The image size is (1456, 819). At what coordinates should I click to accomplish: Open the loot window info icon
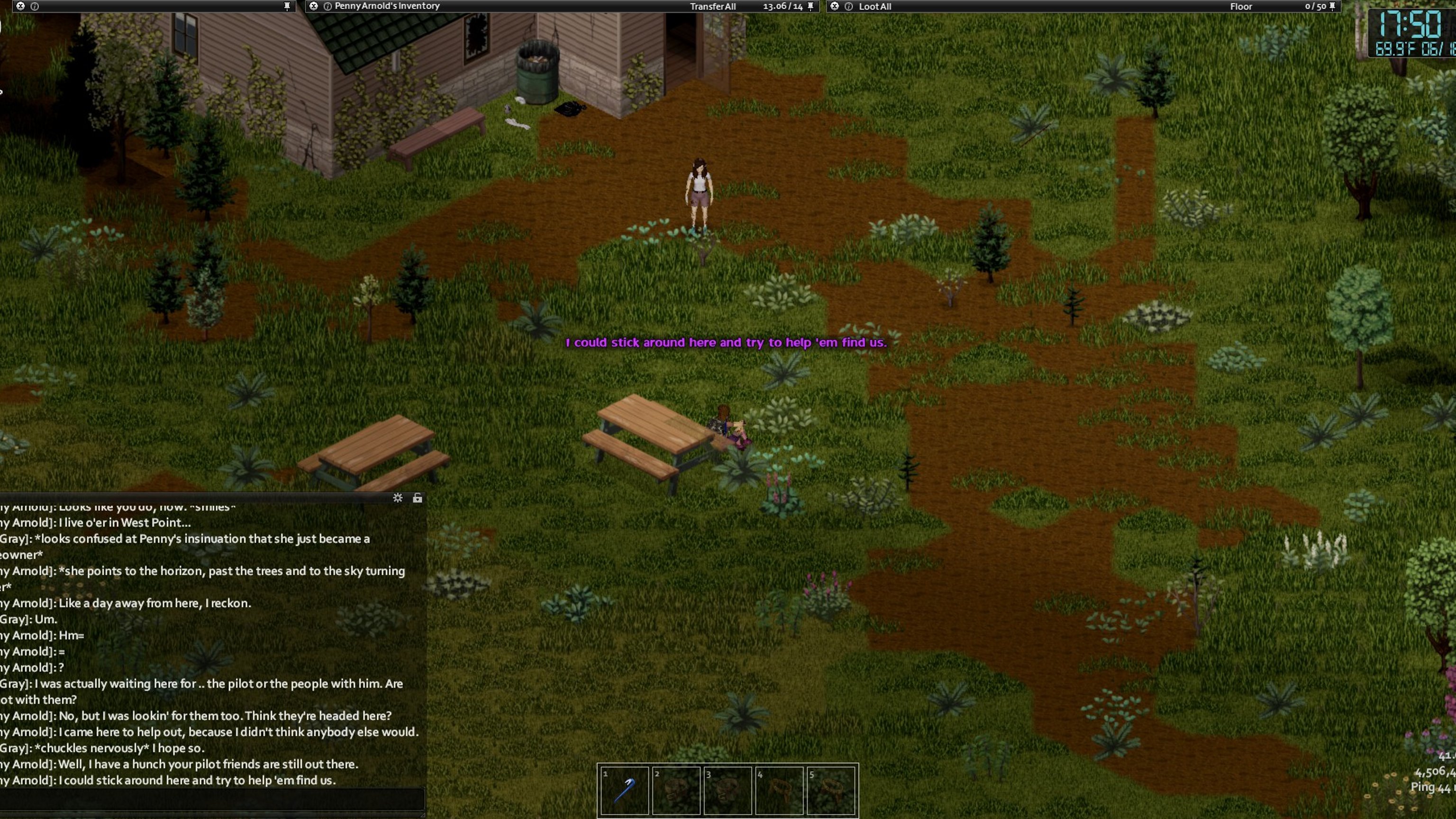(x=848, y=6)
